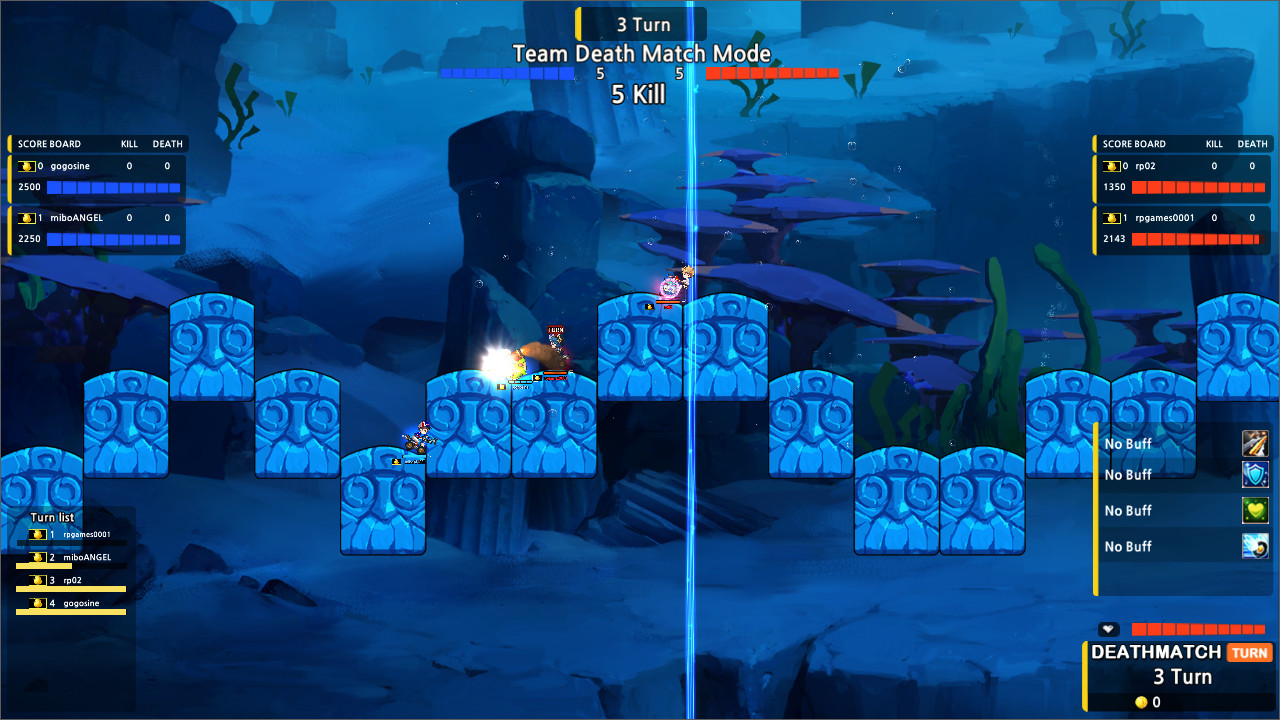1280x720 pixels.
Task: Select rpgames0001 on the right scoreboard
Action: coord(1167,217)
